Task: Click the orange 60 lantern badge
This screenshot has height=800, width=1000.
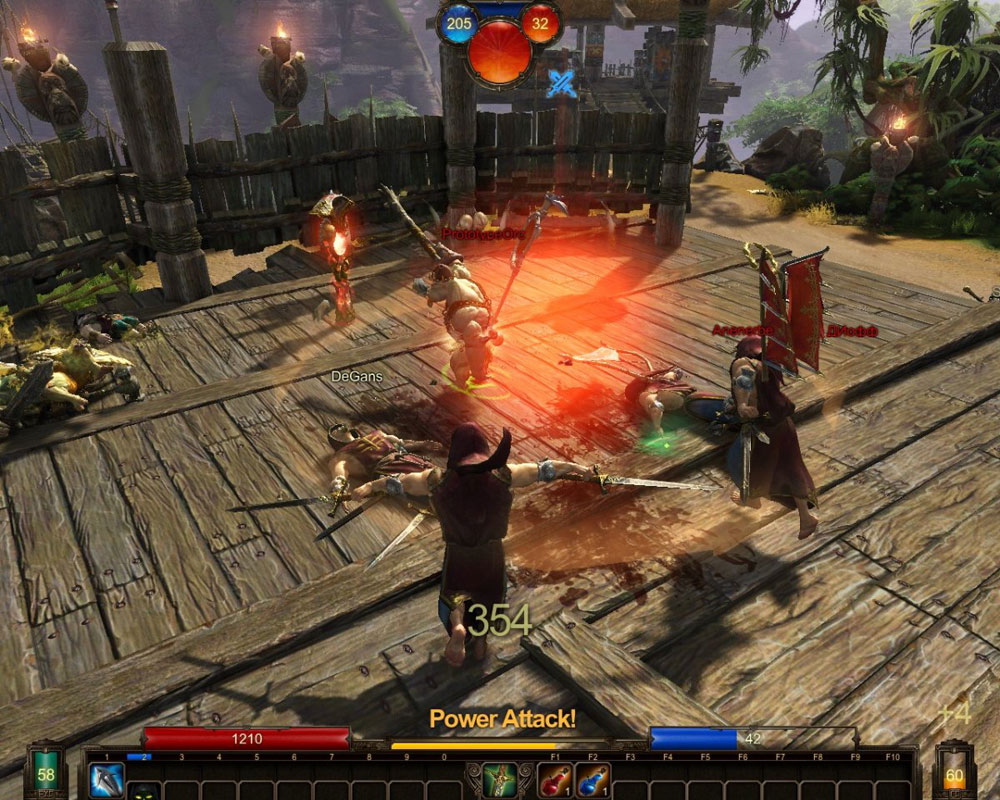Action: click(954, 776)
